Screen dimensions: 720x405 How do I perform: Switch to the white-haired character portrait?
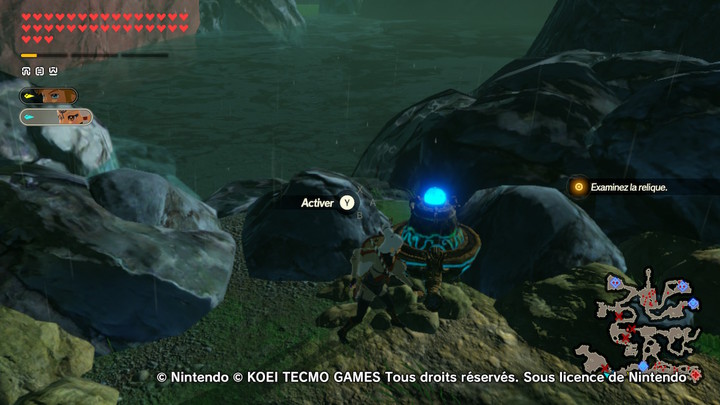pyautogui.click(x=63, y=117)
